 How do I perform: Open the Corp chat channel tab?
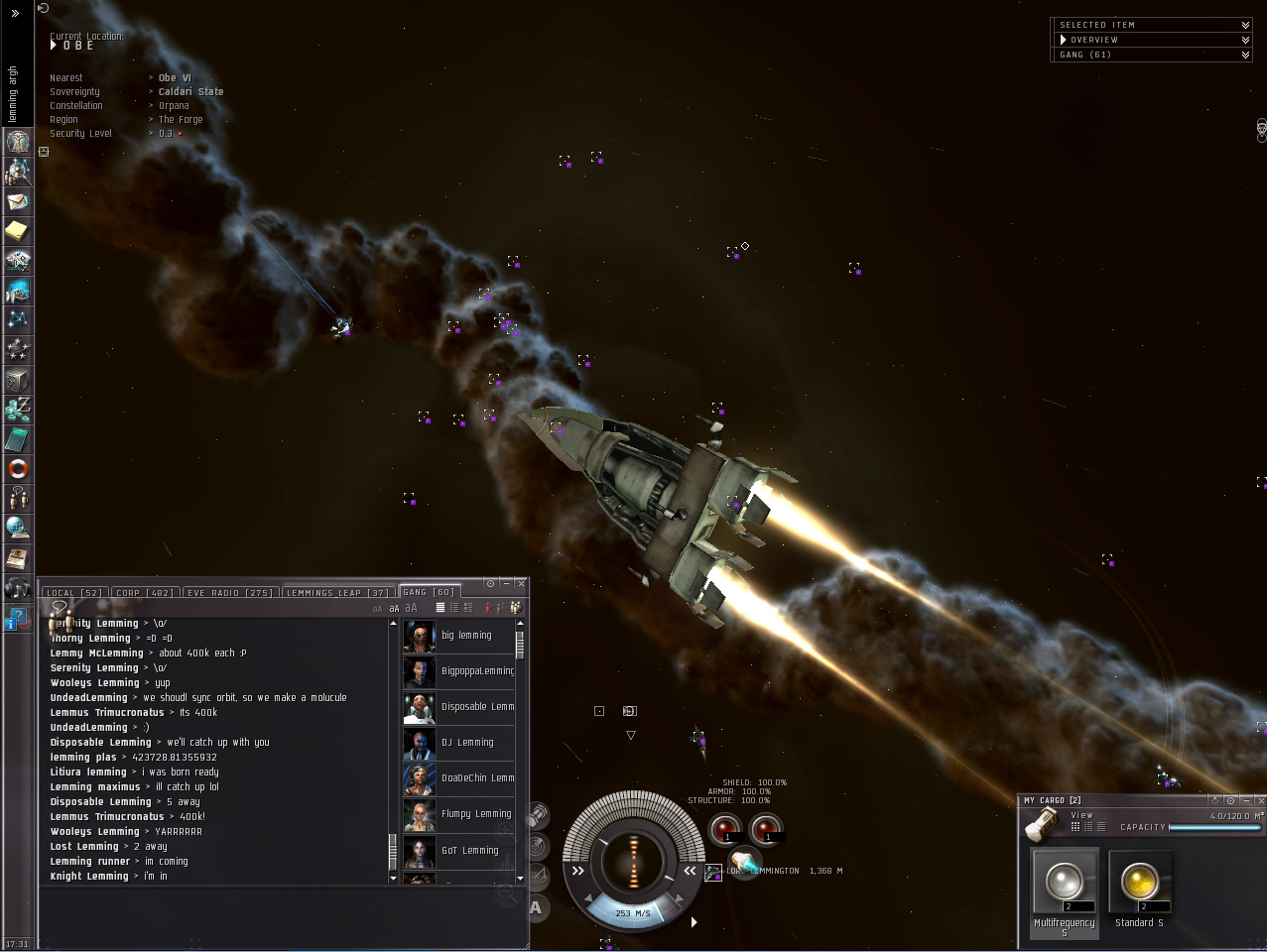point(145,593)
